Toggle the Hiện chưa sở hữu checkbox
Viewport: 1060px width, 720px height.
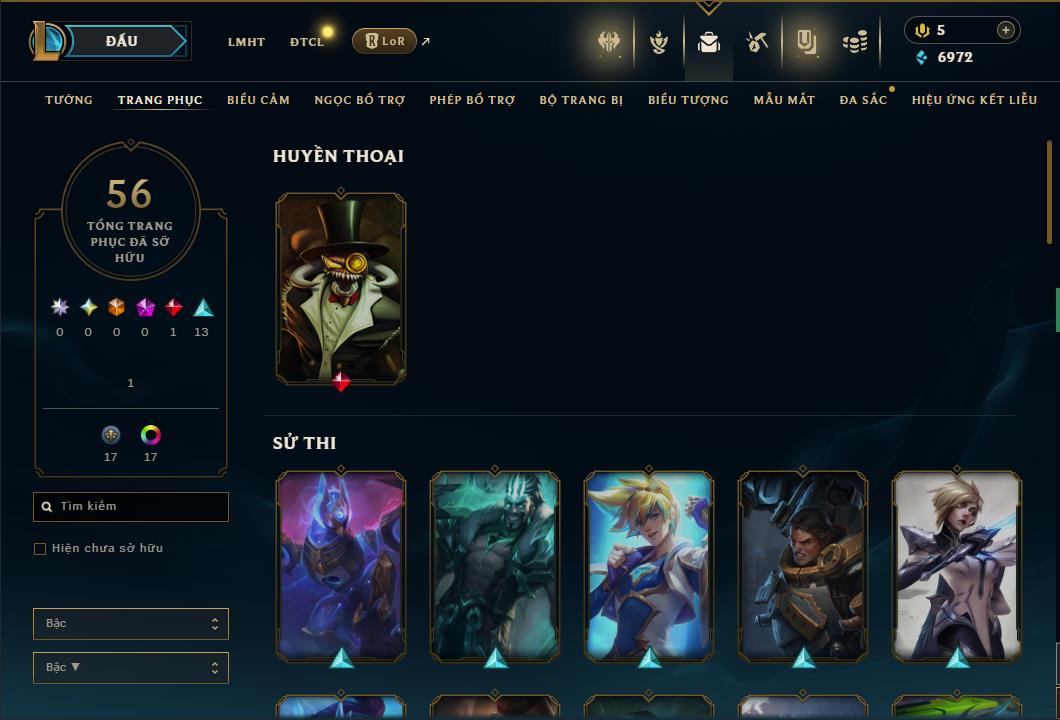click(x=40, y=549)
